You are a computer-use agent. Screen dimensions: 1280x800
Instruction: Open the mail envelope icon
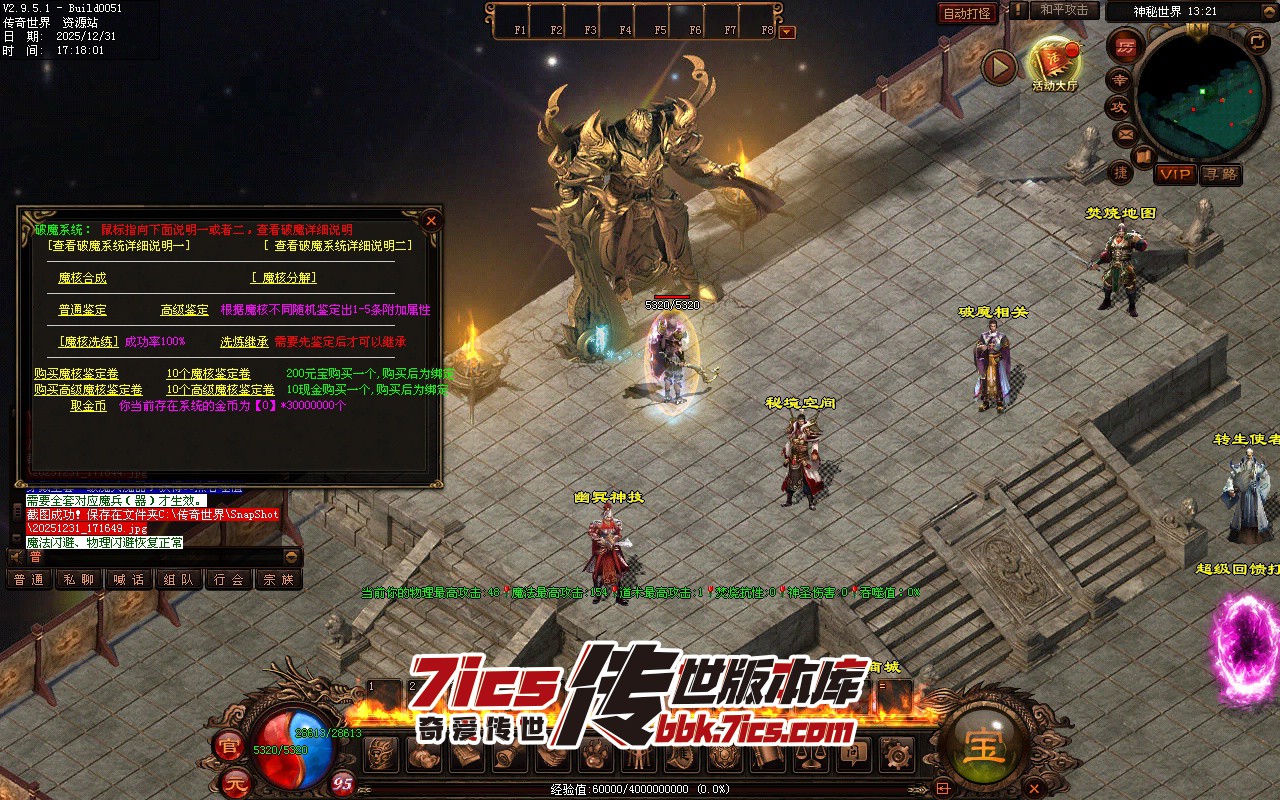coord(1125,133)
